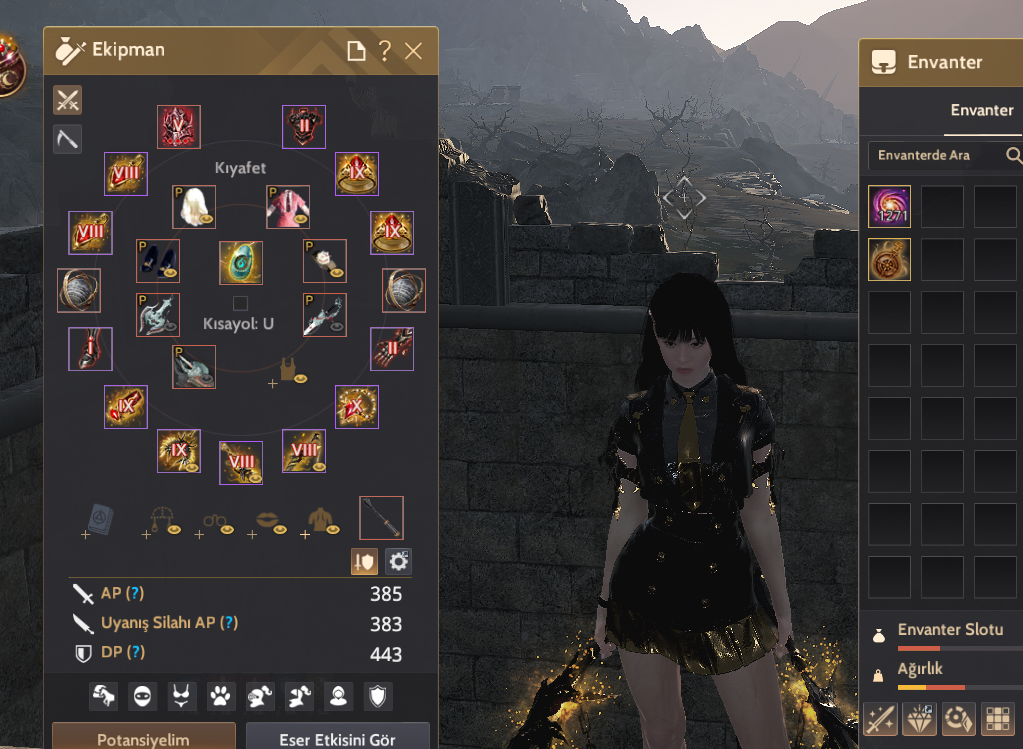The width and height of the screenshot is (1023, 749).
Task: Select the red helmet slot marked V
Action: 179,127
